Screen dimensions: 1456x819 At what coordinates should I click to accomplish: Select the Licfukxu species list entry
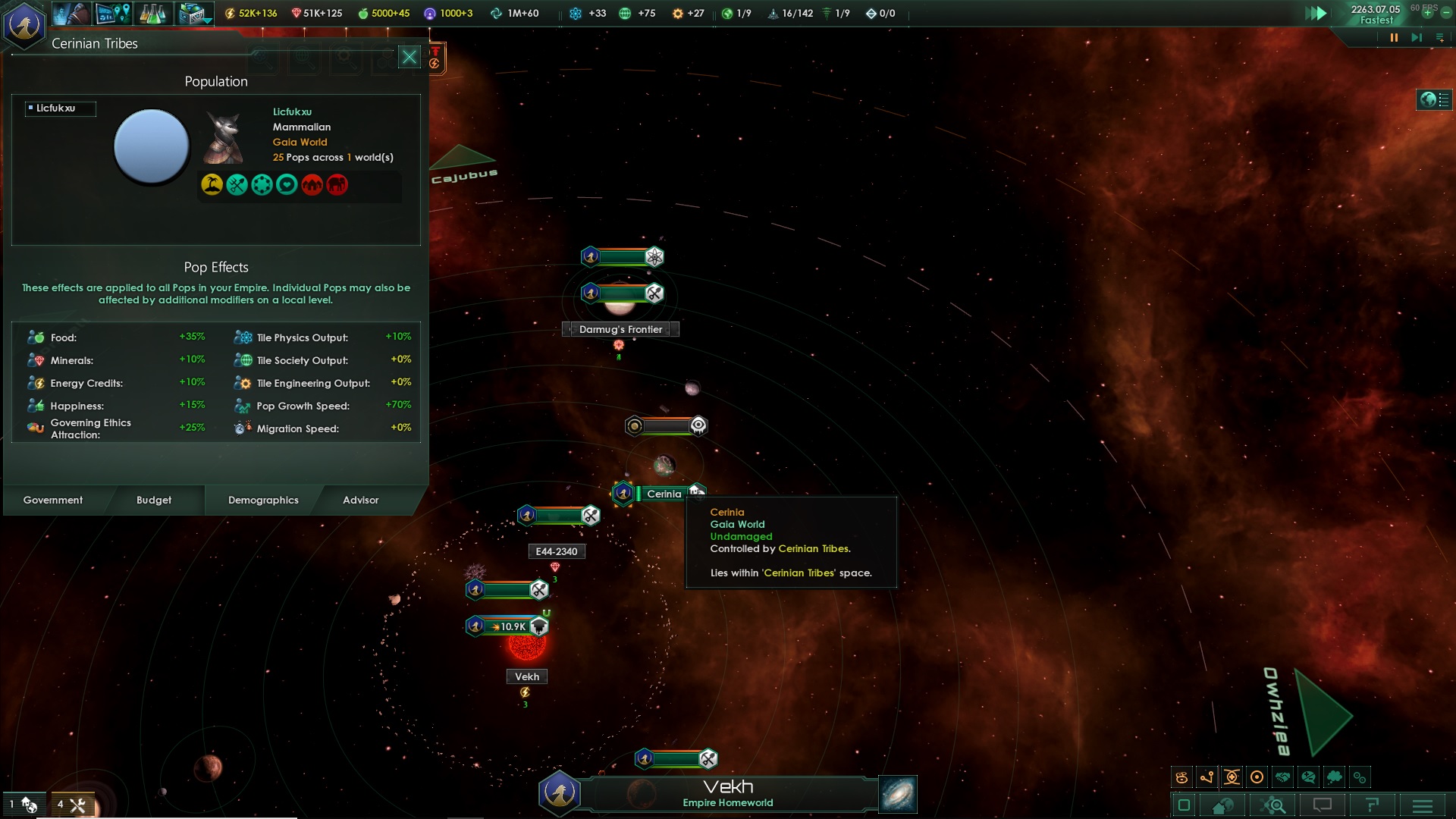pyautogui.click(x=59, y=108)
